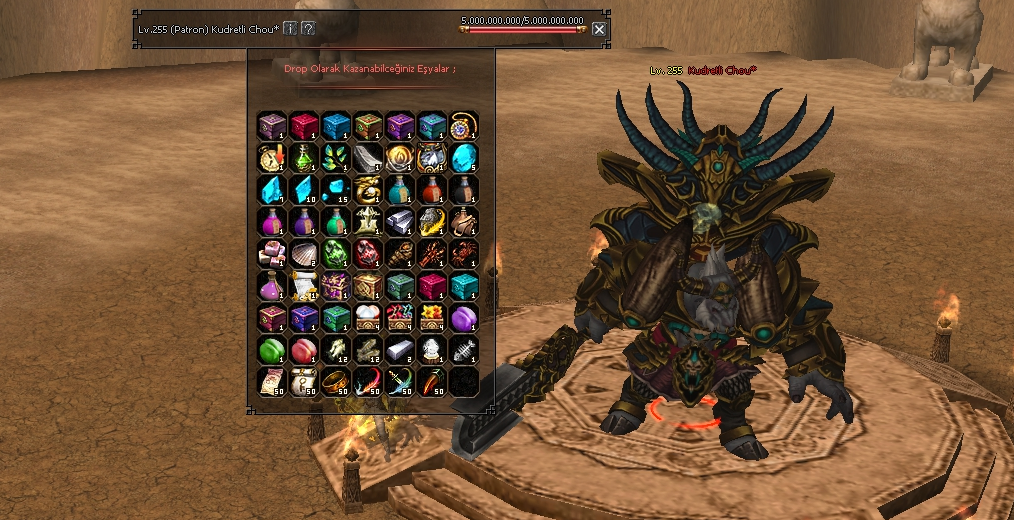This screenshot has width=1014, height=520.
Task: Close the Kudretli Chou target bar
Action: pos(599,29)
